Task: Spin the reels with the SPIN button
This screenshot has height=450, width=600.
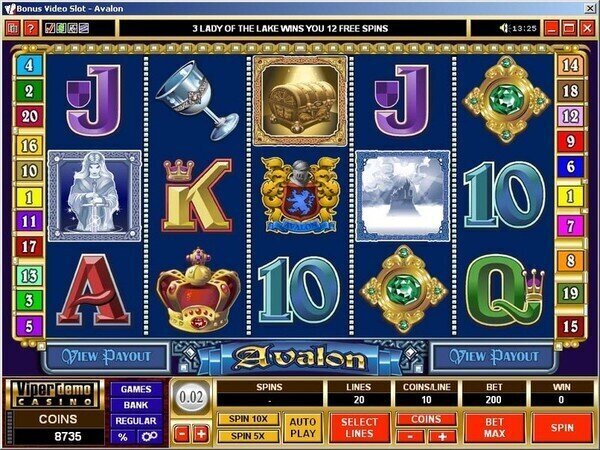Action: click(x=562, y=426)
